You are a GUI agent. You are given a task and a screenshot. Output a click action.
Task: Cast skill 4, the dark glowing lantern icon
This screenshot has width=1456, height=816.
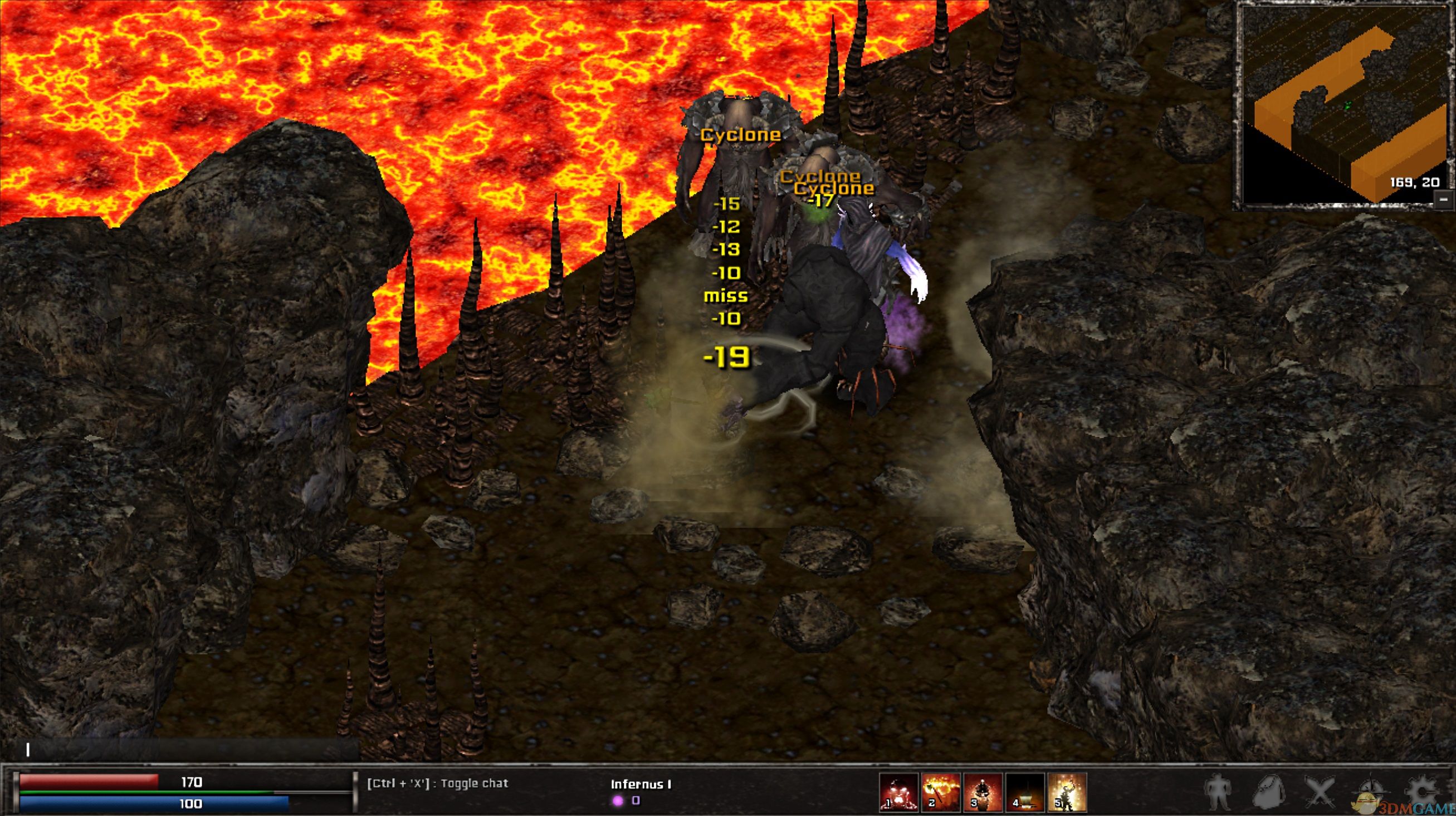[x=1025, y=792]
